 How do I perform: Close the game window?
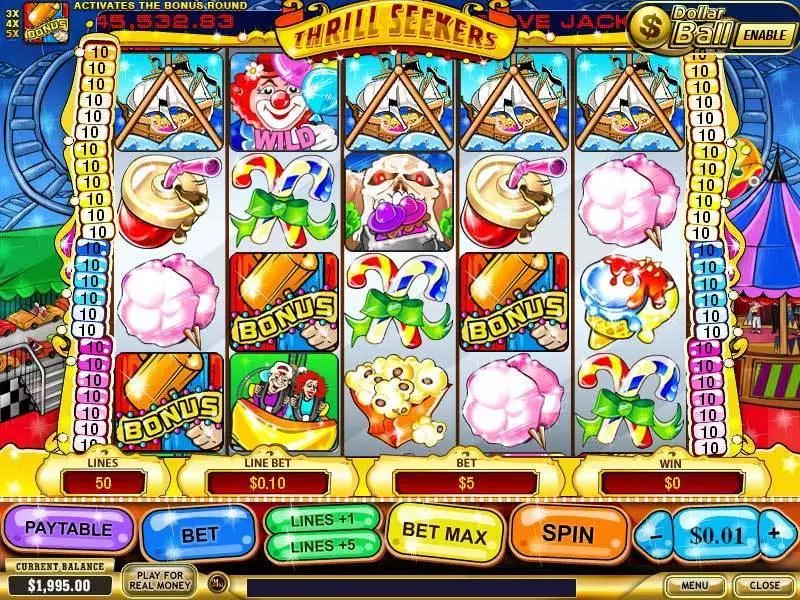pos(764,585)
